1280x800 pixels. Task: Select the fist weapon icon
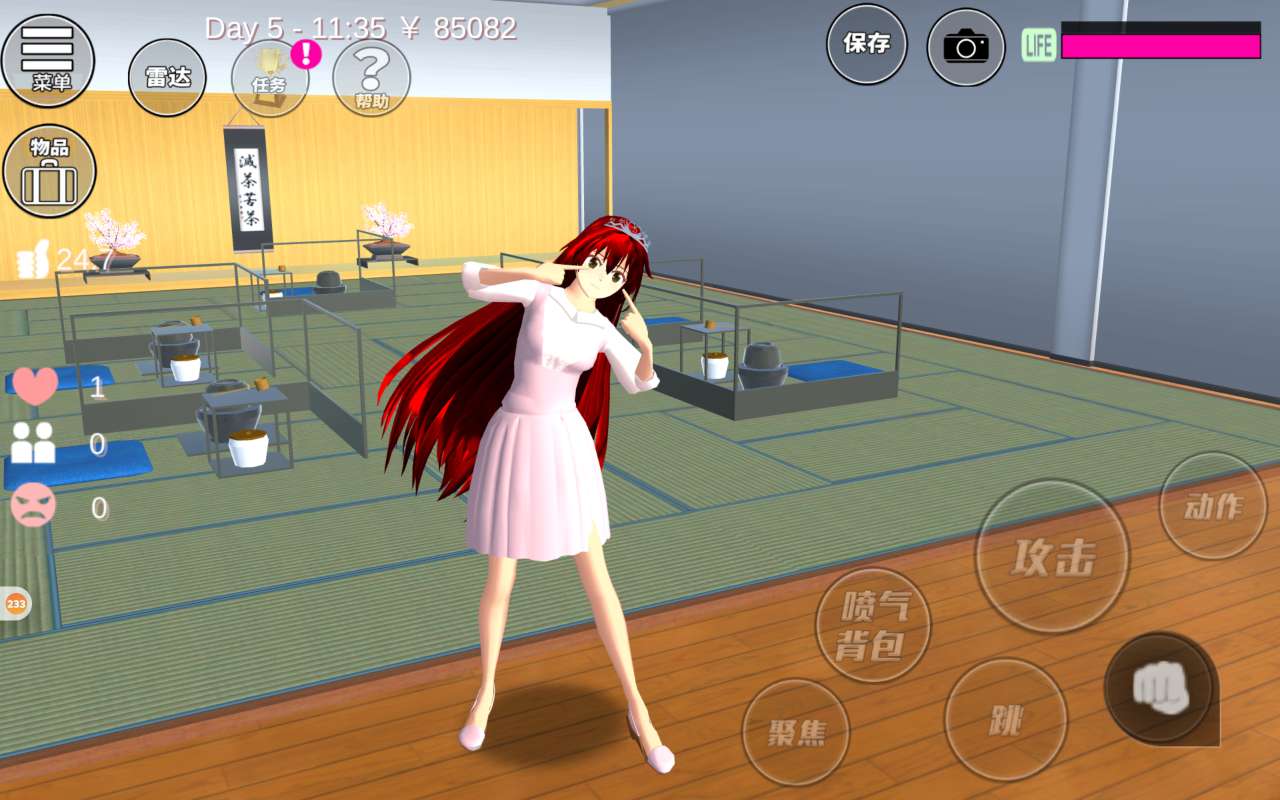pyautogui.click(x=1161, y=689)
